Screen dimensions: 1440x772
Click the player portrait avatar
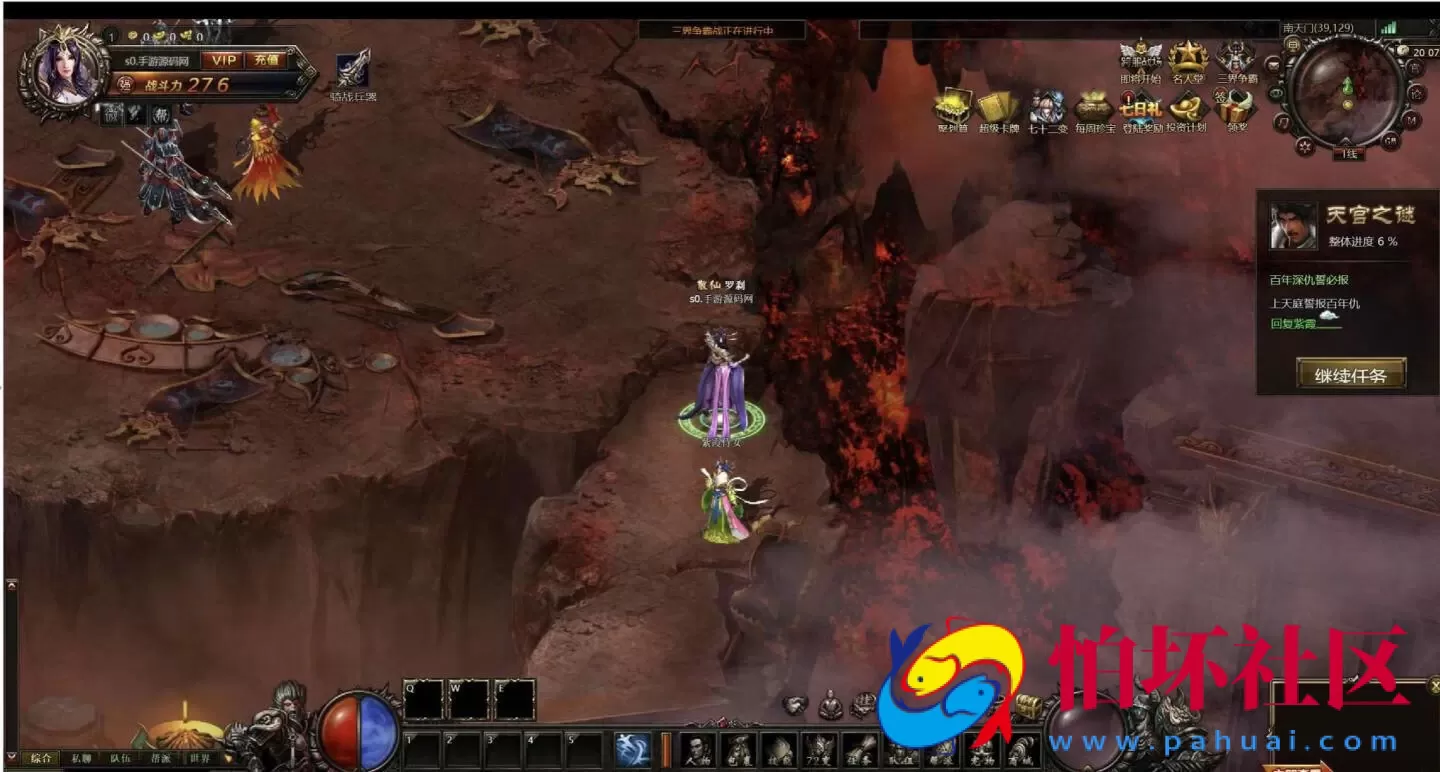pyautogui.click(x=66, y=72)
